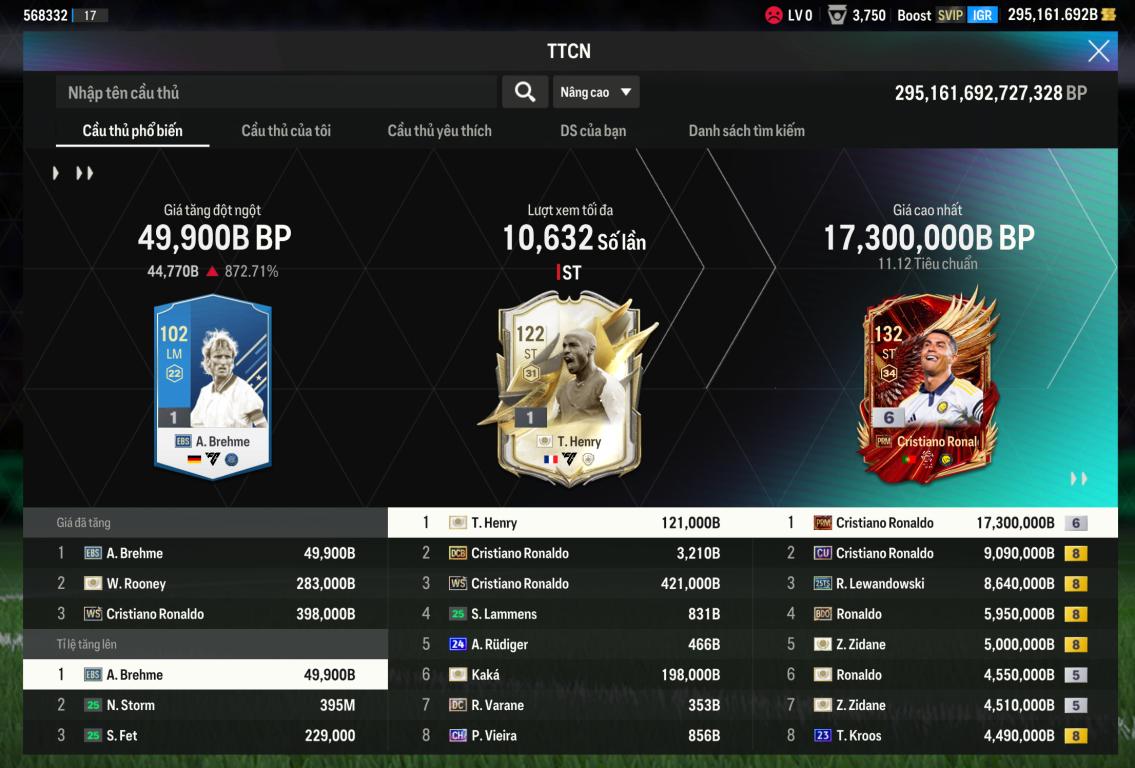1135x768 pixels.
Task: Open the Cristiano Ronaldo 132 ST card
Action: (928, 385)
